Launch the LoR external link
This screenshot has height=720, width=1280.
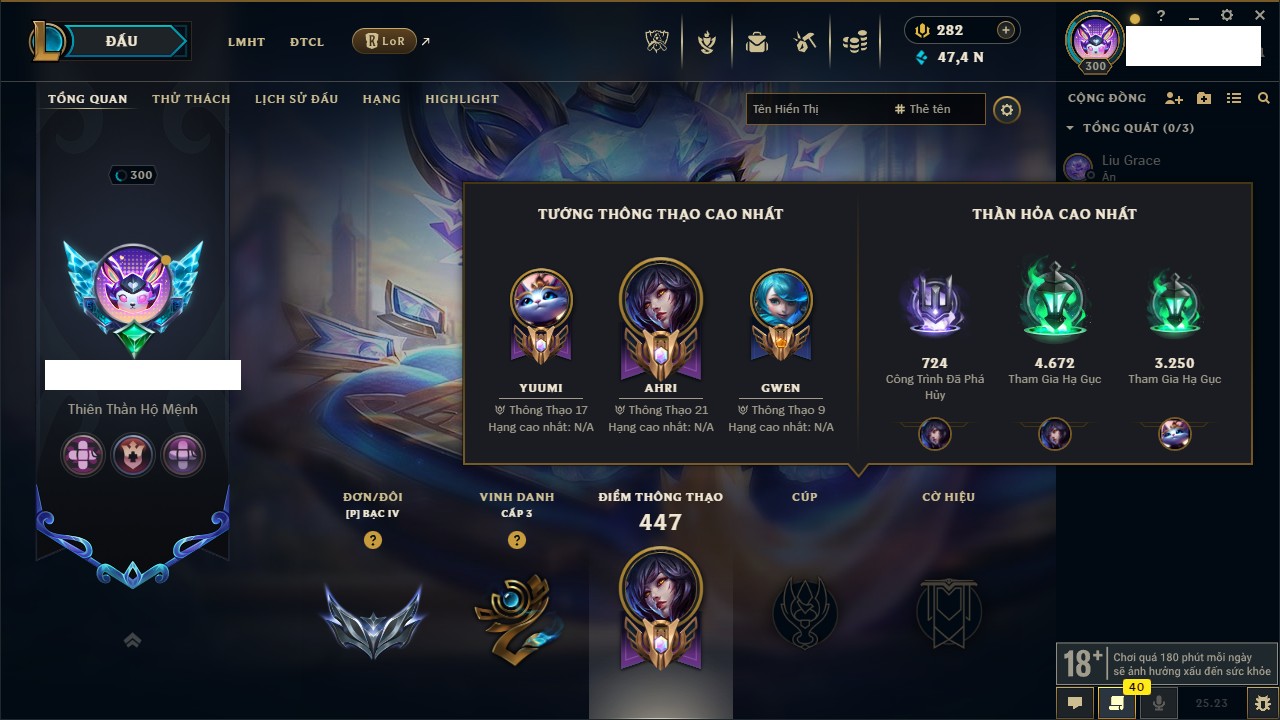click(x=385, y=41)
